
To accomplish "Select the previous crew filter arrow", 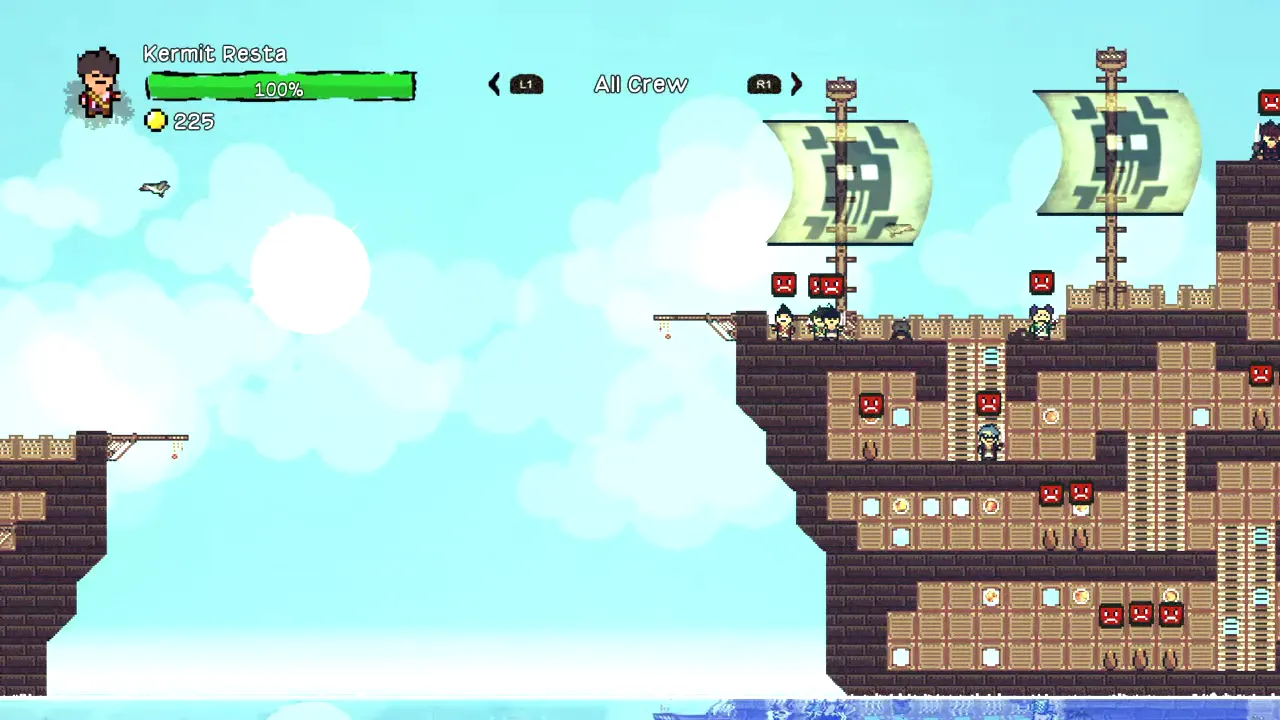I will [494, 85].
